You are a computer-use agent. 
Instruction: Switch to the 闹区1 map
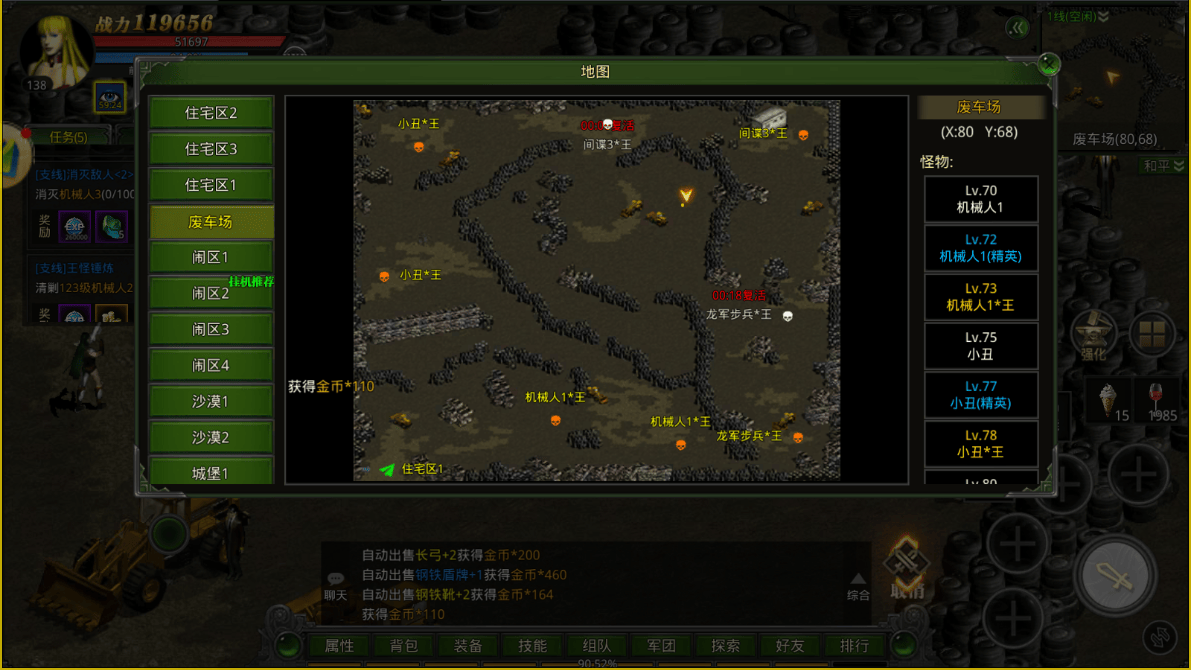point(211,257)
